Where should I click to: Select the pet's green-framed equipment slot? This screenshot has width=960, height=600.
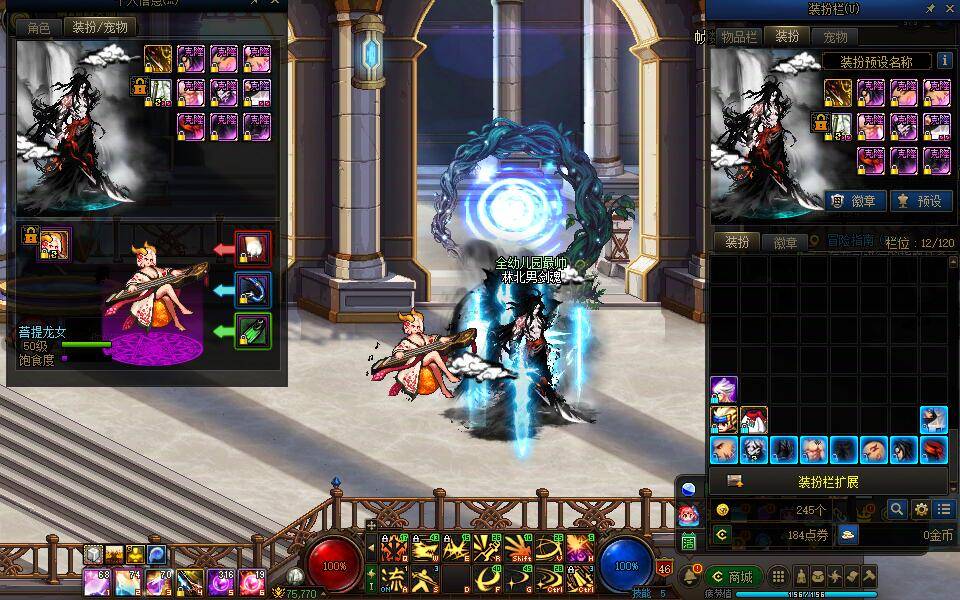tap(252, 331)
